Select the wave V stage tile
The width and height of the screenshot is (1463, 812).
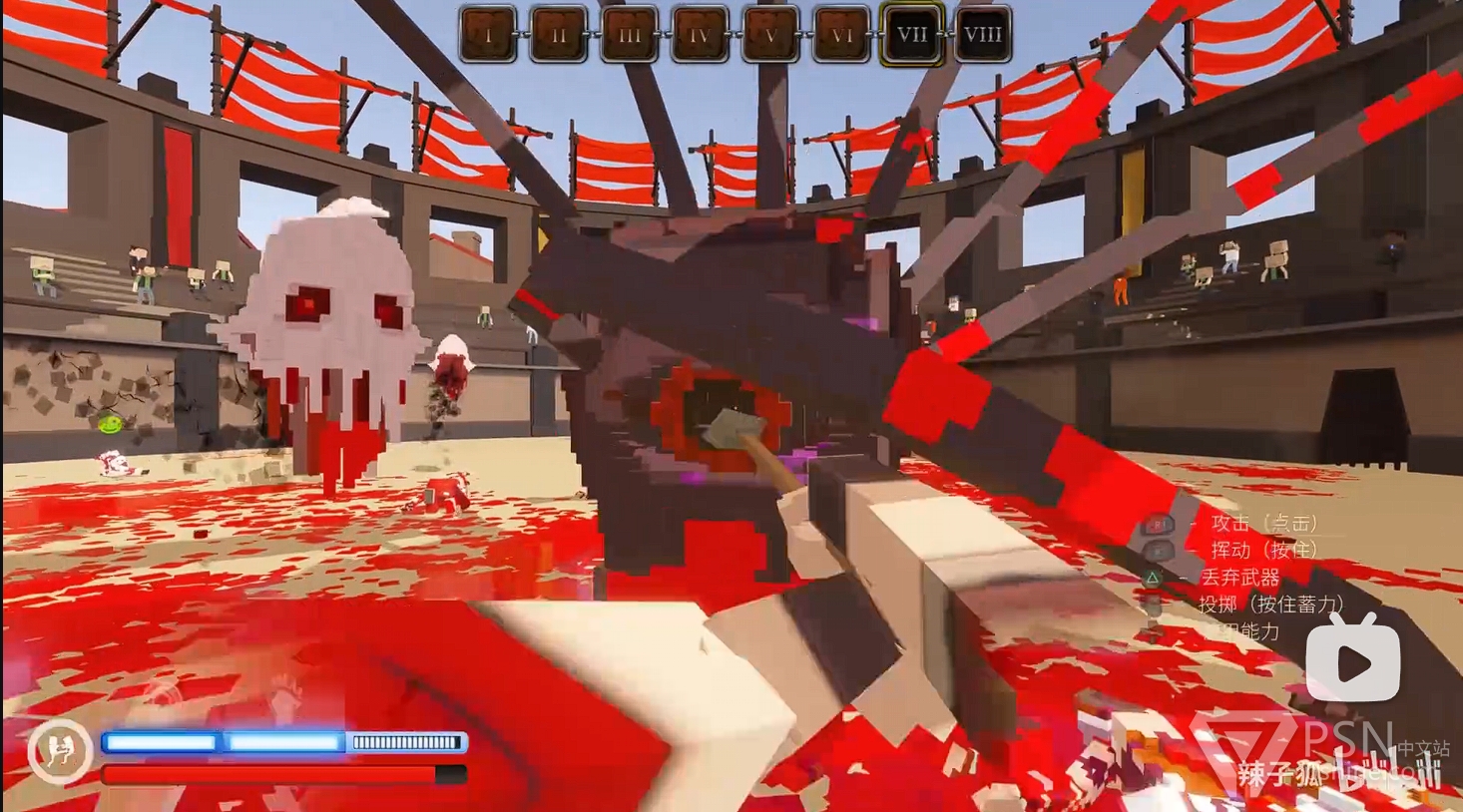tap(770, 34)
